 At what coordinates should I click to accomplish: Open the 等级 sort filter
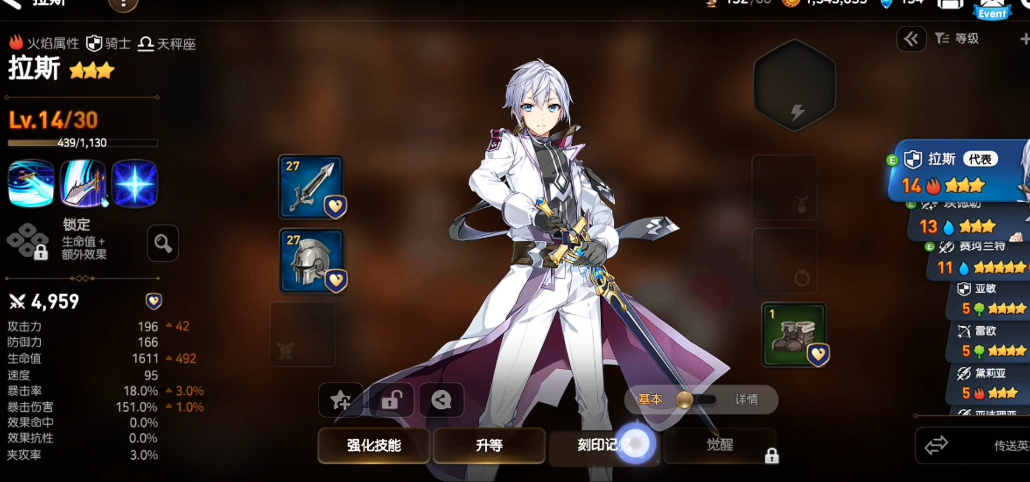click(x=958, y=39)
